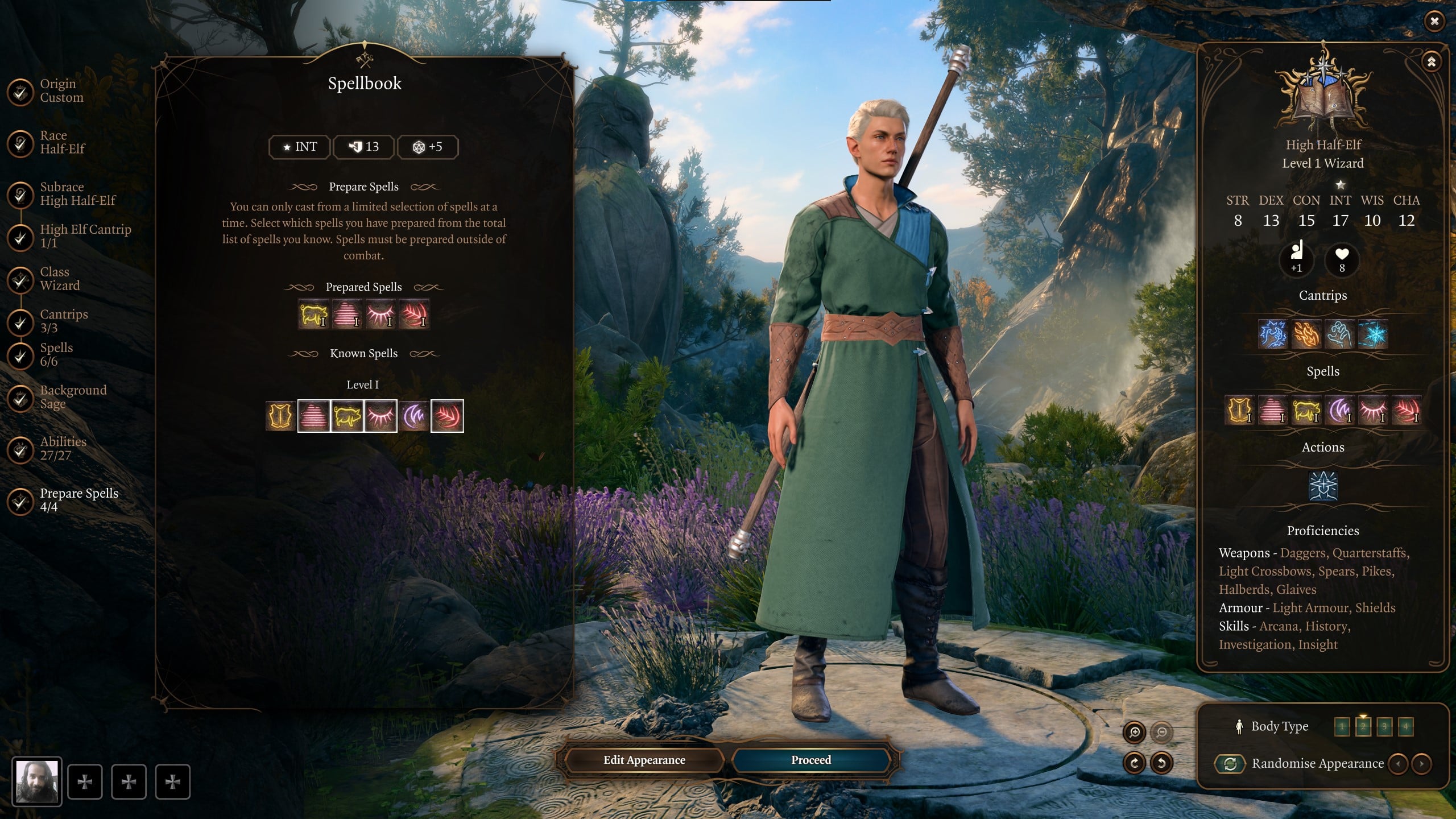The height and width of the screenshot is (819, 1456).
Task: Toggle the Sleep spell selection in Known Spells
Action: 381,415
